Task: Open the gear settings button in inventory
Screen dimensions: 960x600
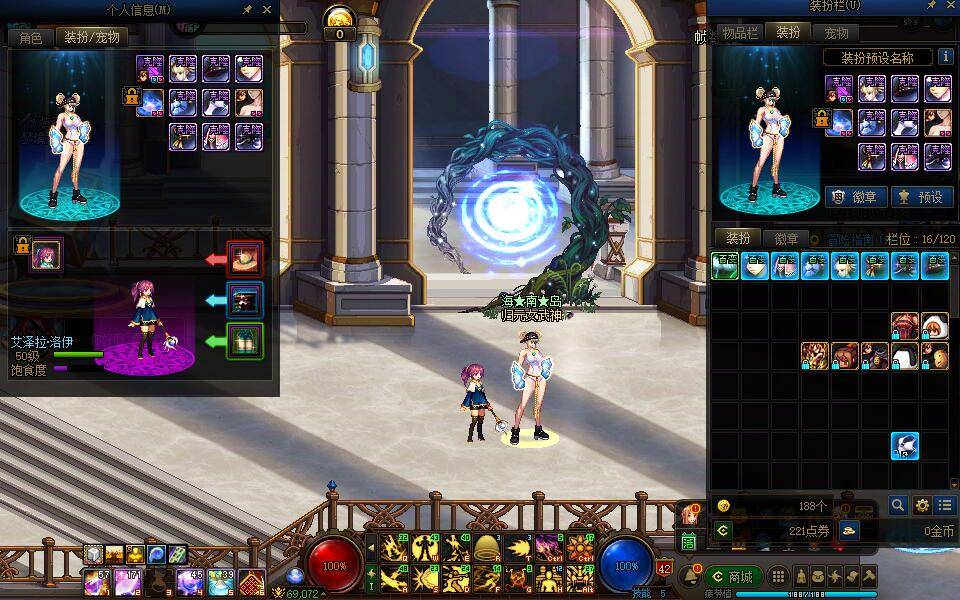Action: (x=922, y=505)
